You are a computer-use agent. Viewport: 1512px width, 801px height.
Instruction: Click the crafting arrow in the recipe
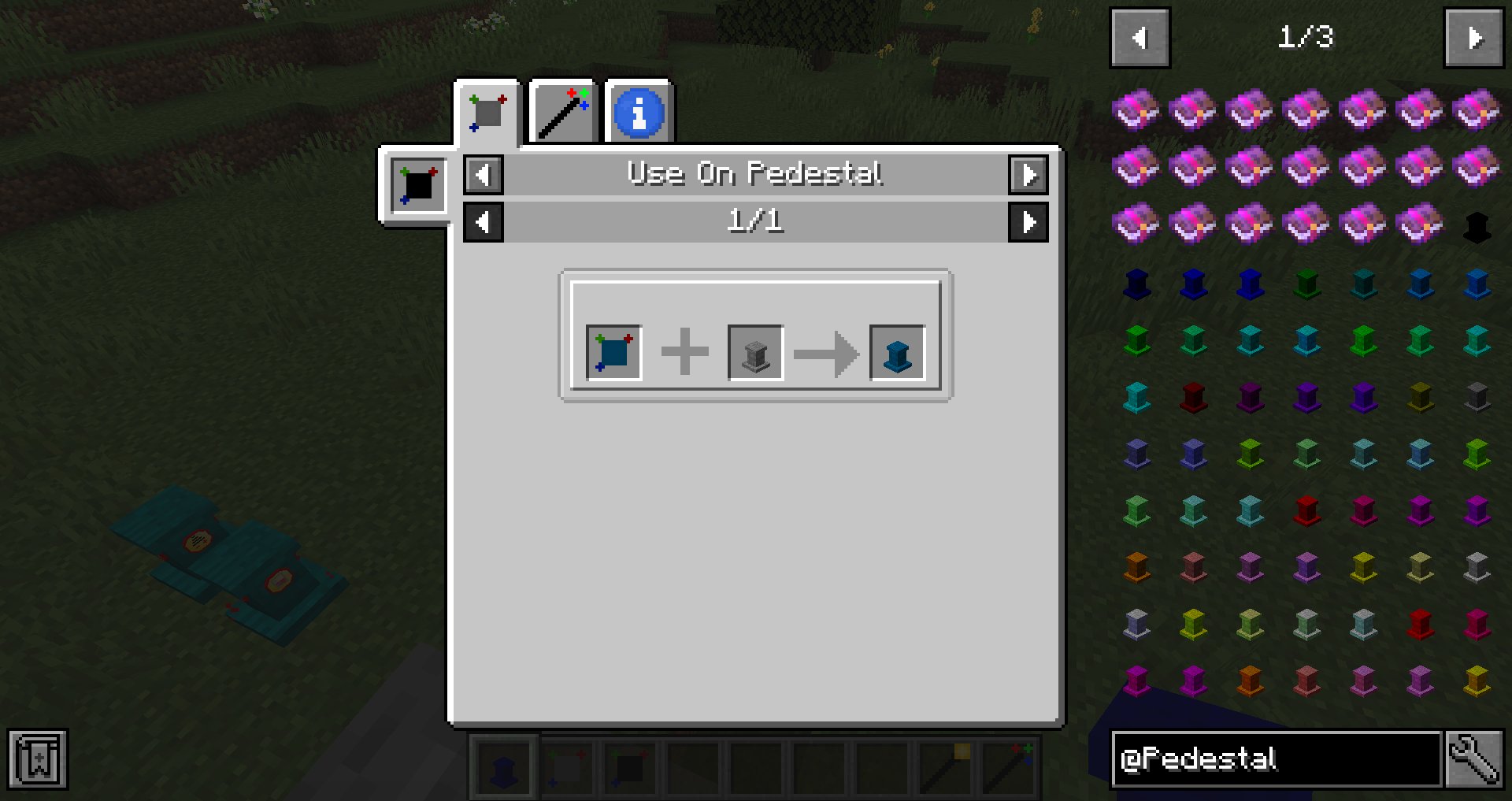pos(826,352)
